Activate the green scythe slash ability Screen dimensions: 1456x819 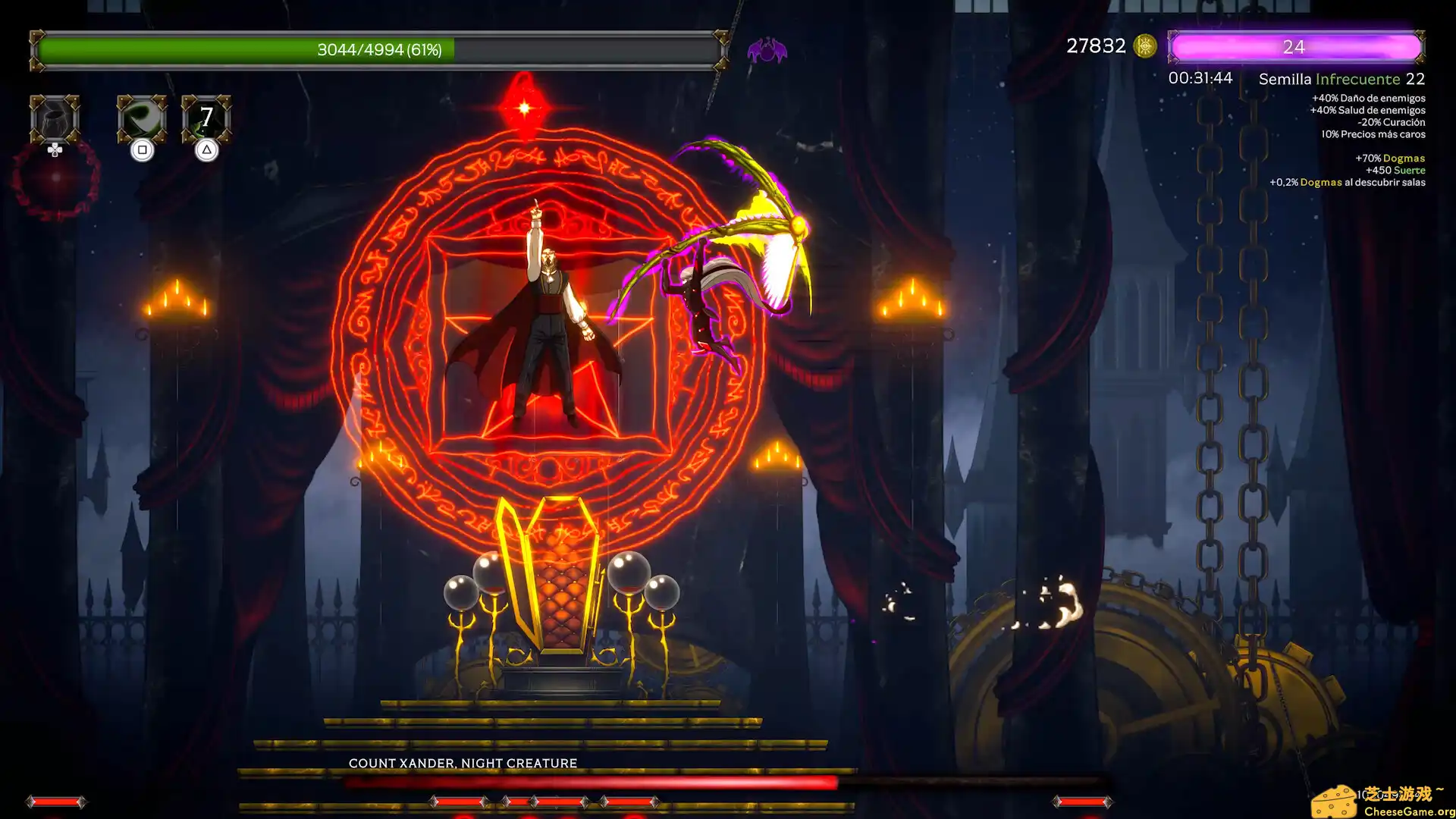coord(142,119)
